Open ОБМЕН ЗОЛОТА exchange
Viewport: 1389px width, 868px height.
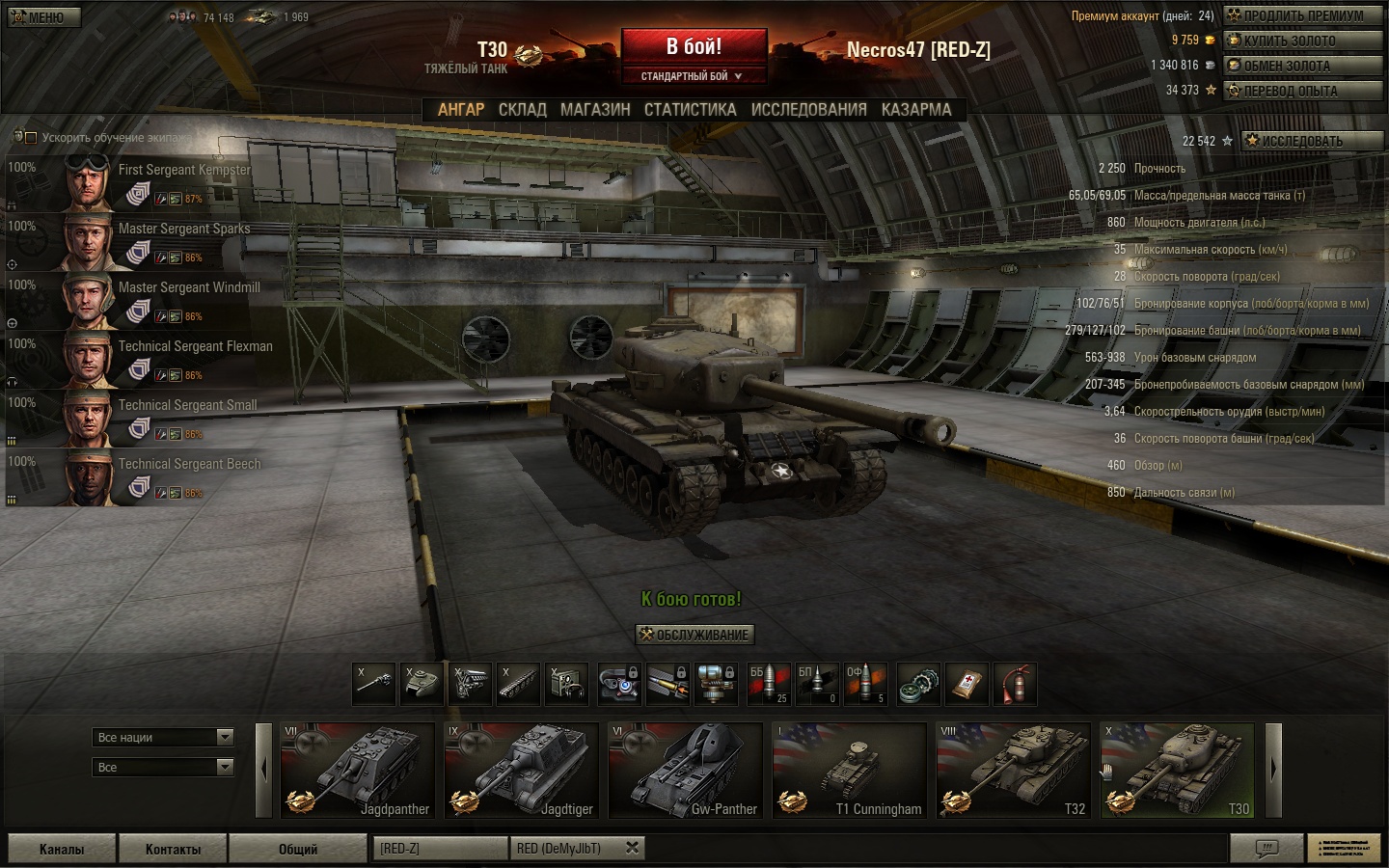pyautogui.click(x=1301, y=66)
